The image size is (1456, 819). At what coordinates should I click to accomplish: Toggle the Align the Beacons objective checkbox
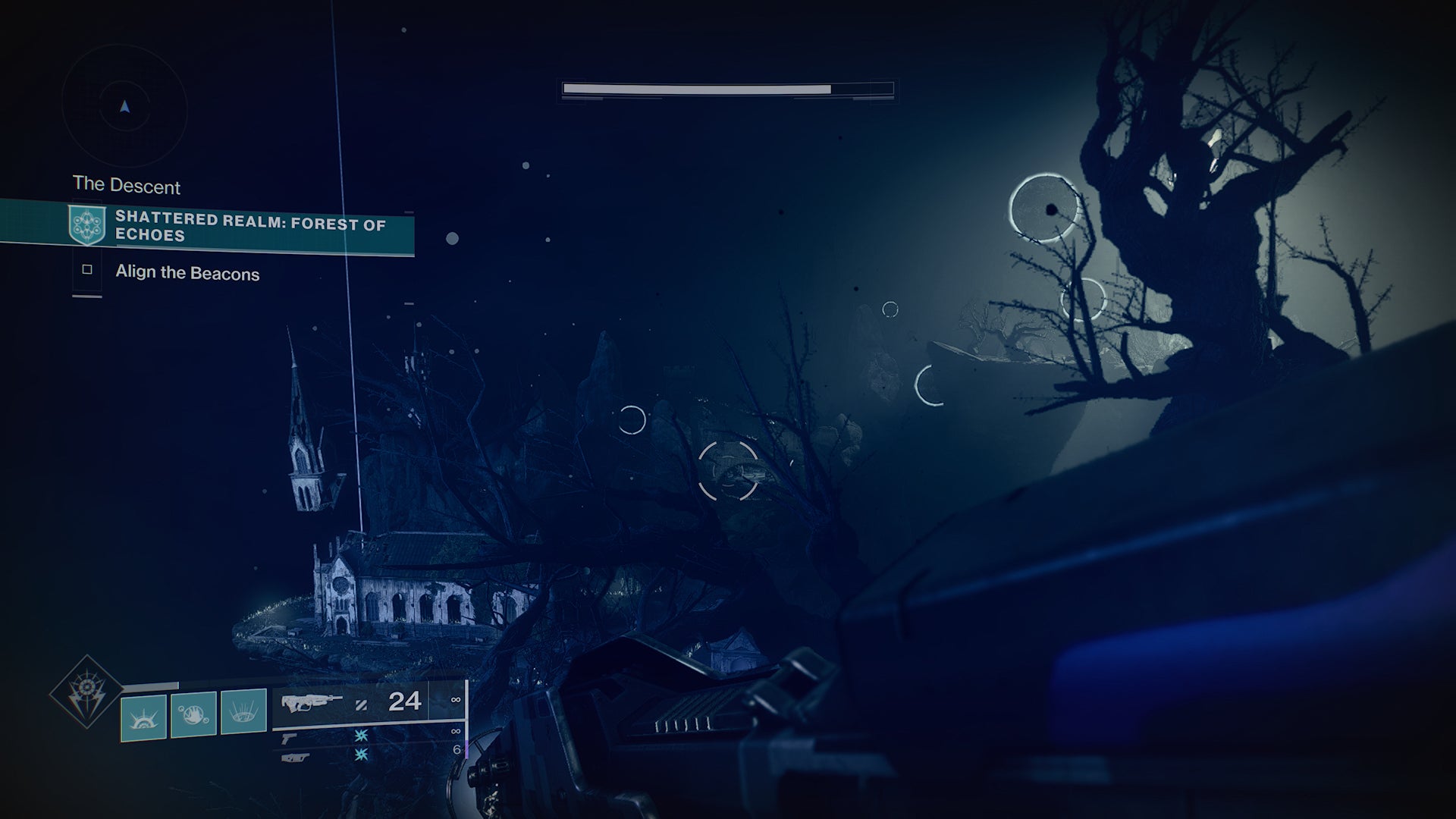(x=89, y=268)
